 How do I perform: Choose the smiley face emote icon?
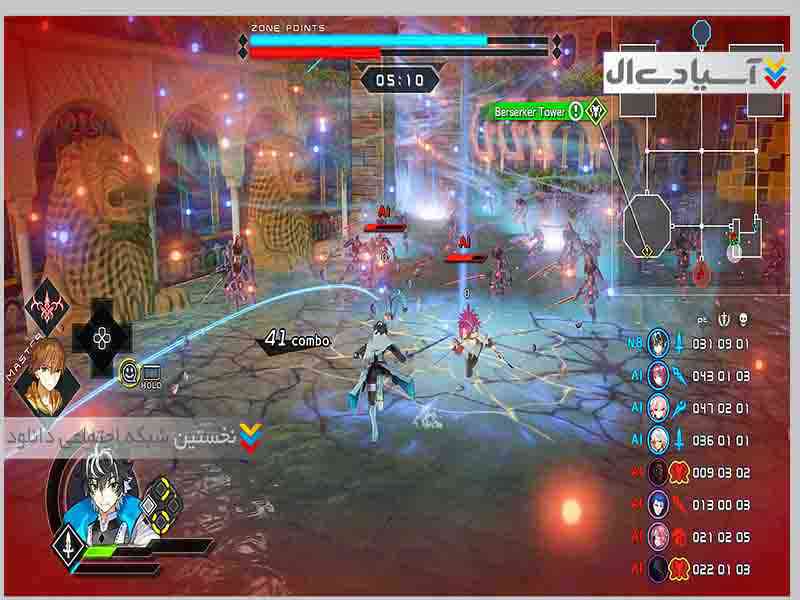pos(129,374)
